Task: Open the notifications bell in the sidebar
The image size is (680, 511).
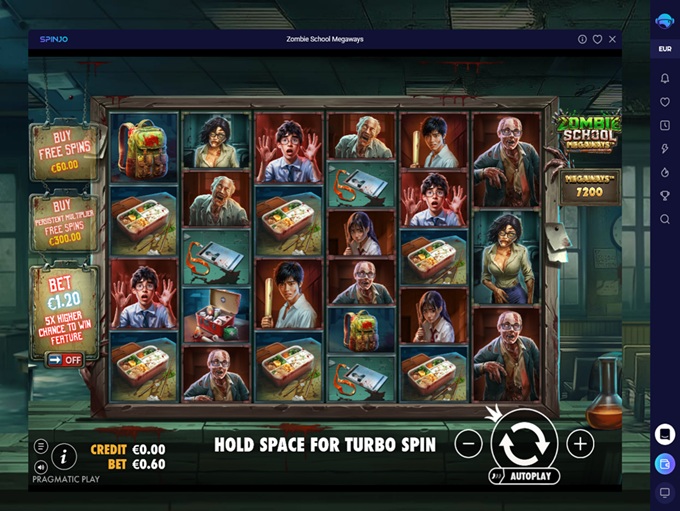Action: (x=665, y=78)
